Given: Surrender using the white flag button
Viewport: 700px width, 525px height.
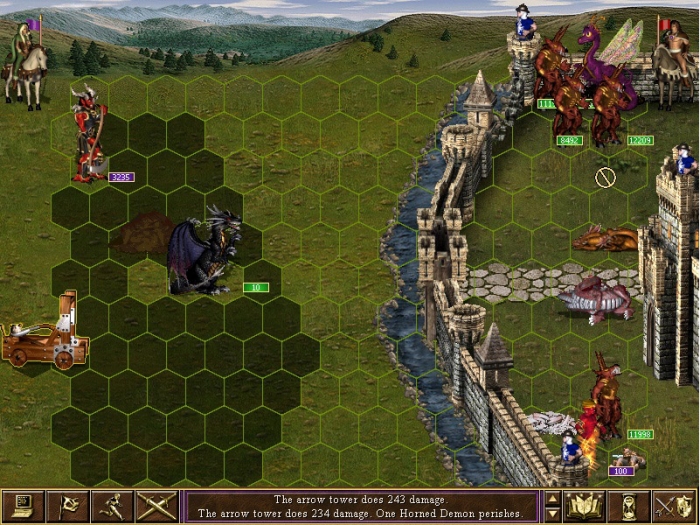Looking at the screenshot, I should [70, 506].
